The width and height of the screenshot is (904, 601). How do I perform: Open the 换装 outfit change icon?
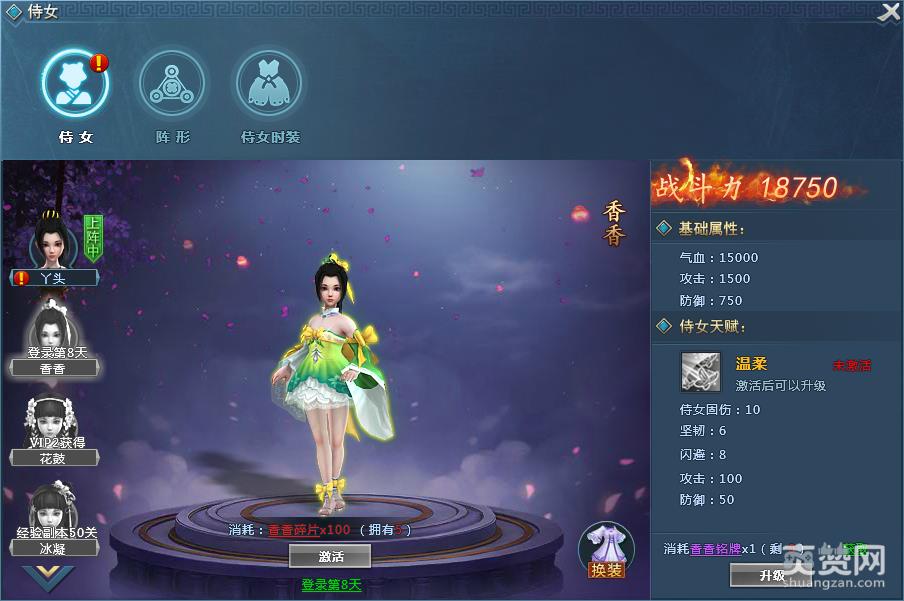pos(606,550)
